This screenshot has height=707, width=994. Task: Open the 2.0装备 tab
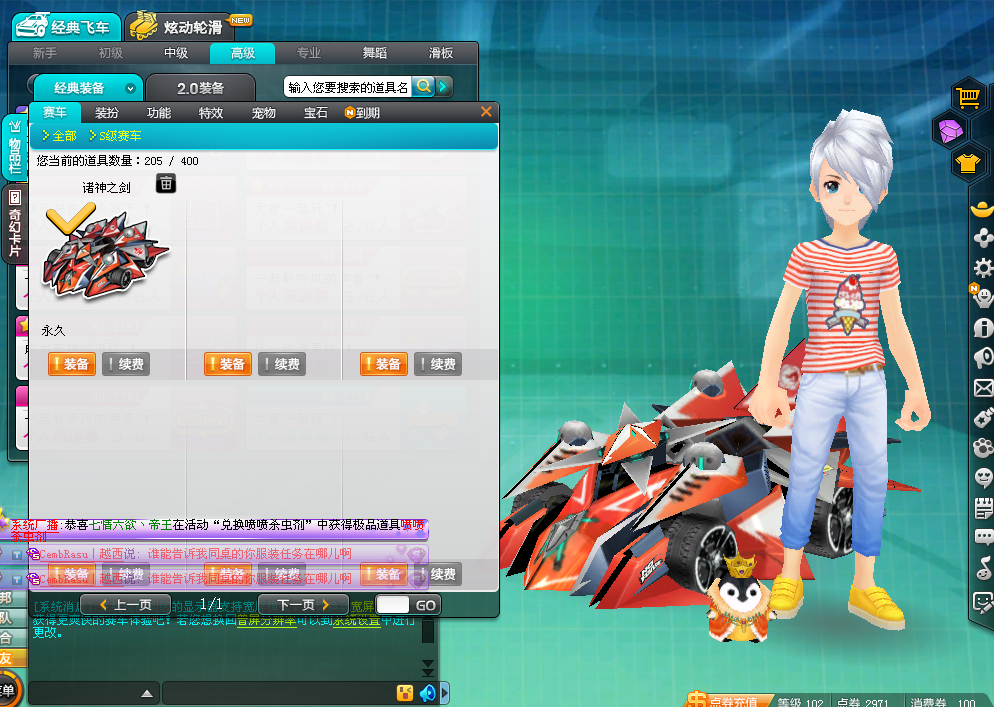200,88
